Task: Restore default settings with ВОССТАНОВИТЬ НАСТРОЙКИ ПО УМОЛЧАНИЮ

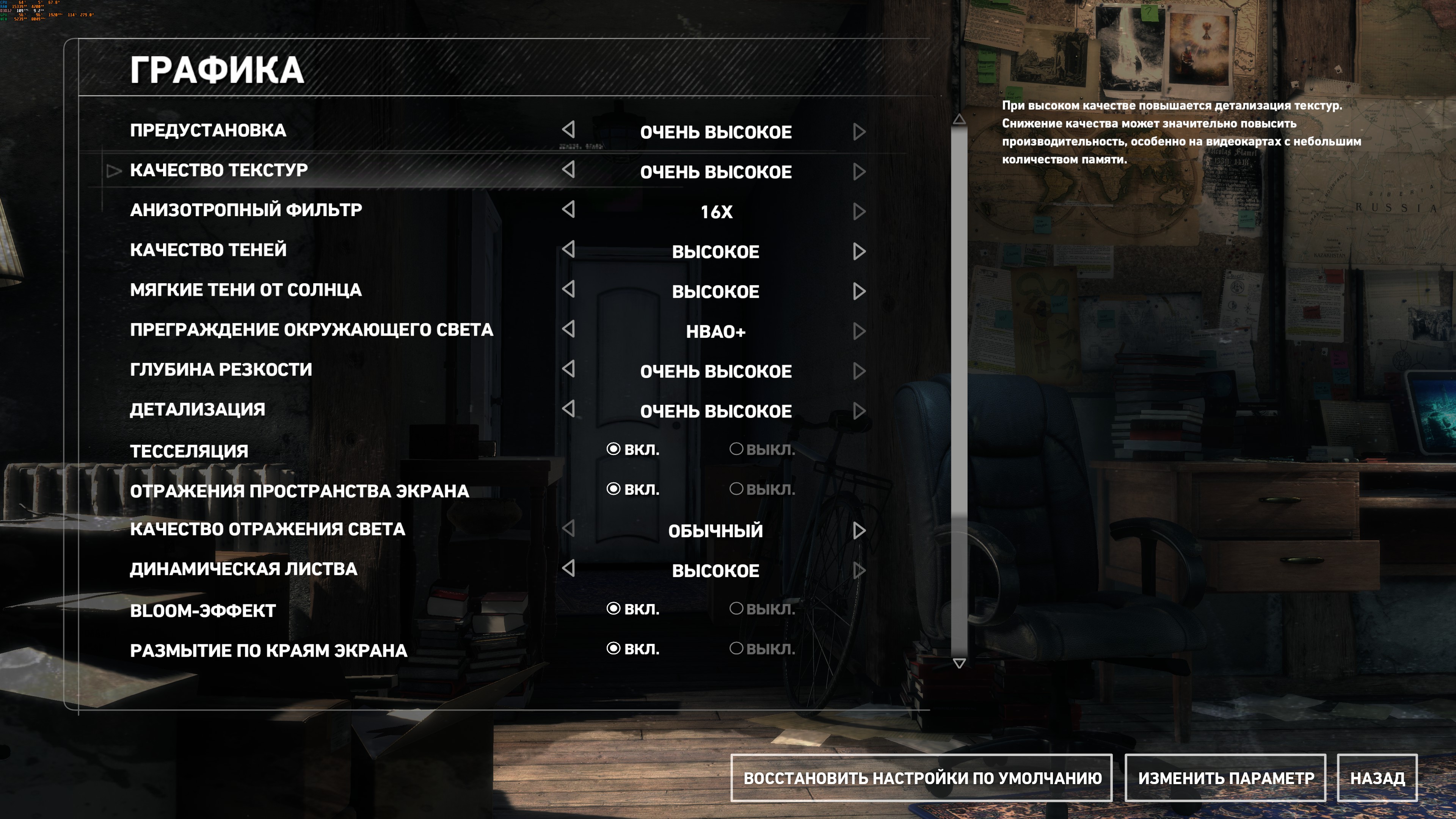Action: point(921,778)
